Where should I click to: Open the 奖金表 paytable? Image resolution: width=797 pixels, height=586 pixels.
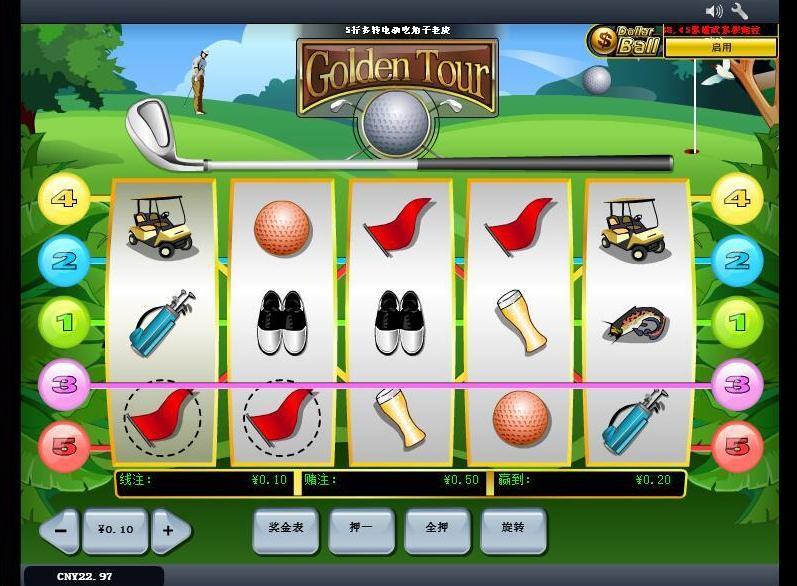click(x=285, y=528)
